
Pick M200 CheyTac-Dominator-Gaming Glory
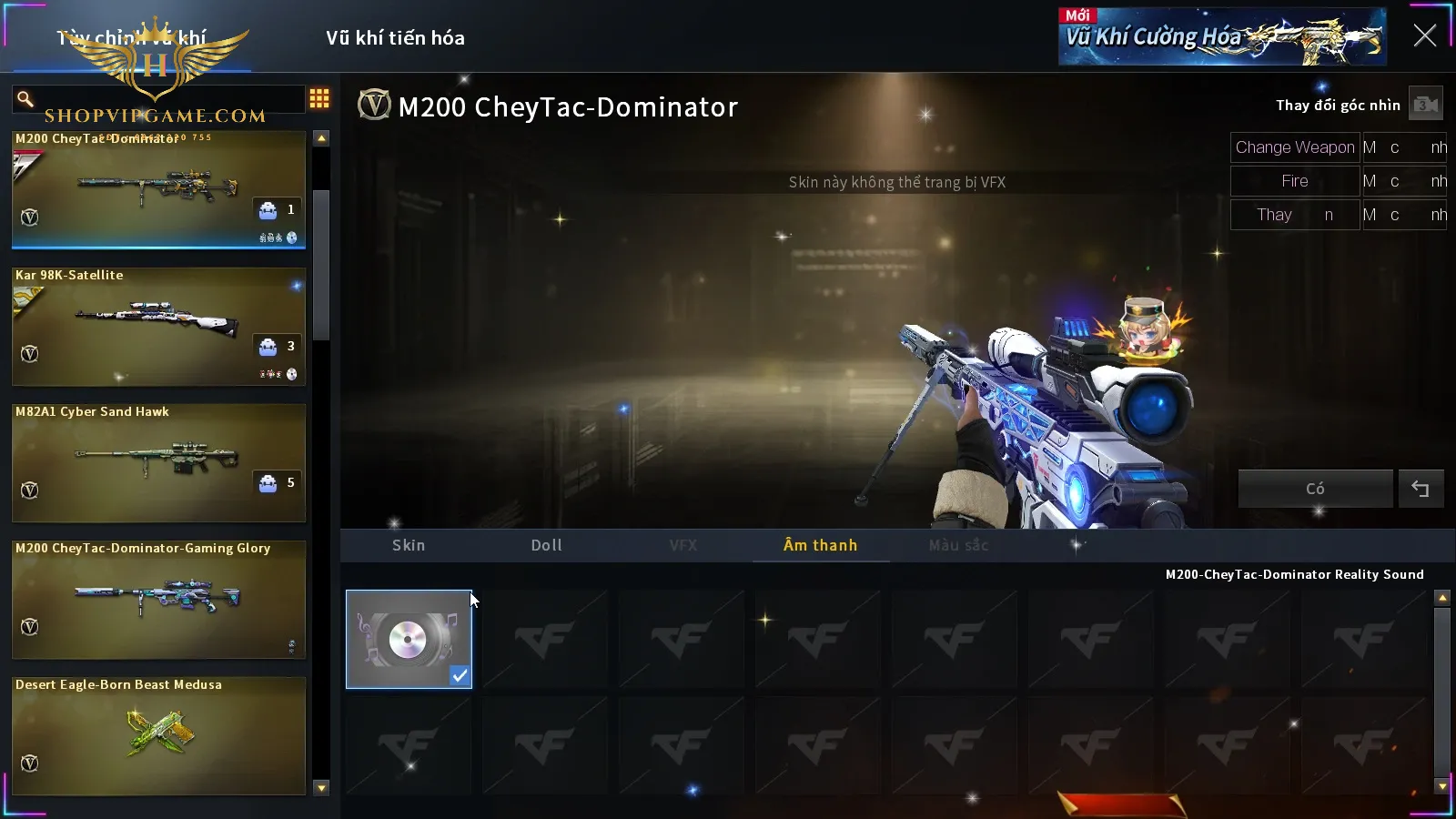click(x=158, y=599)
